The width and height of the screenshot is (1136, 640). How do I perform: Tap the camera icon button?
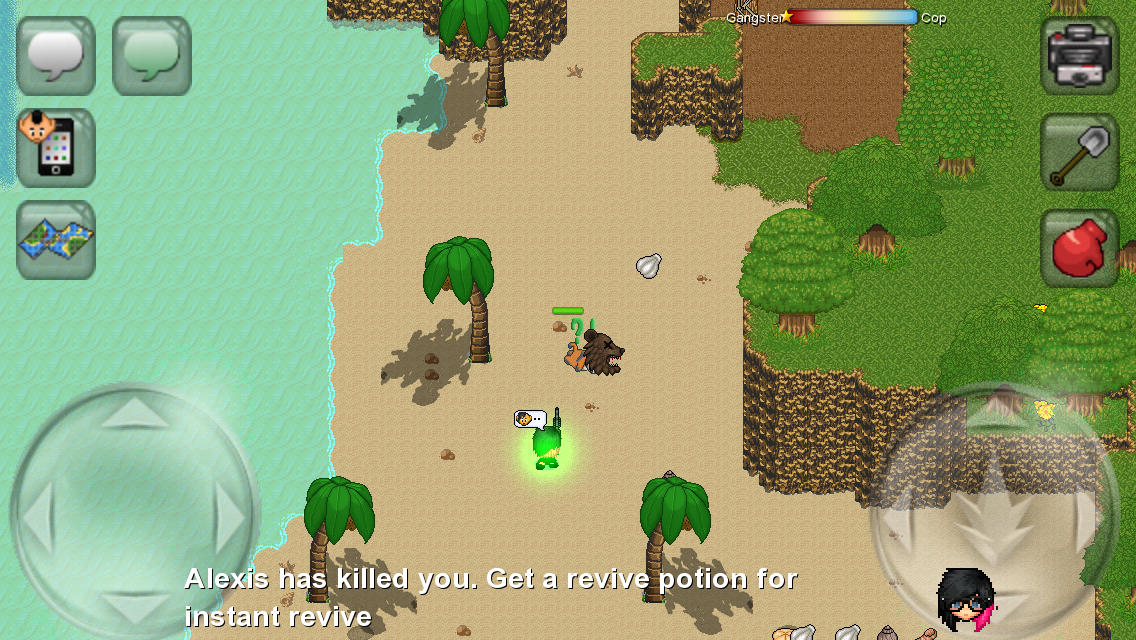[x=1080, y=56]
